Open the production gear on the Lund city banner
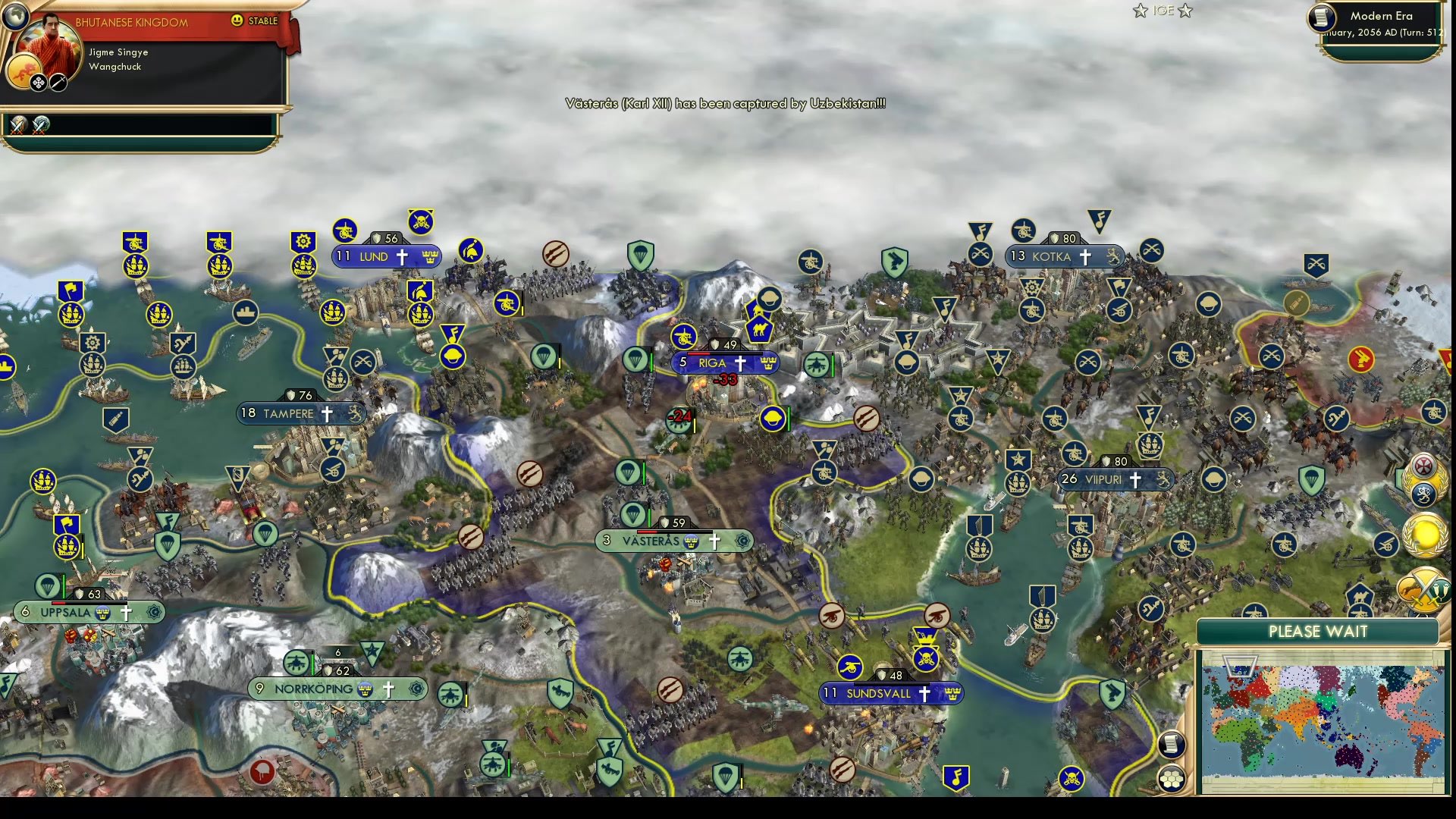 (303, 240)
